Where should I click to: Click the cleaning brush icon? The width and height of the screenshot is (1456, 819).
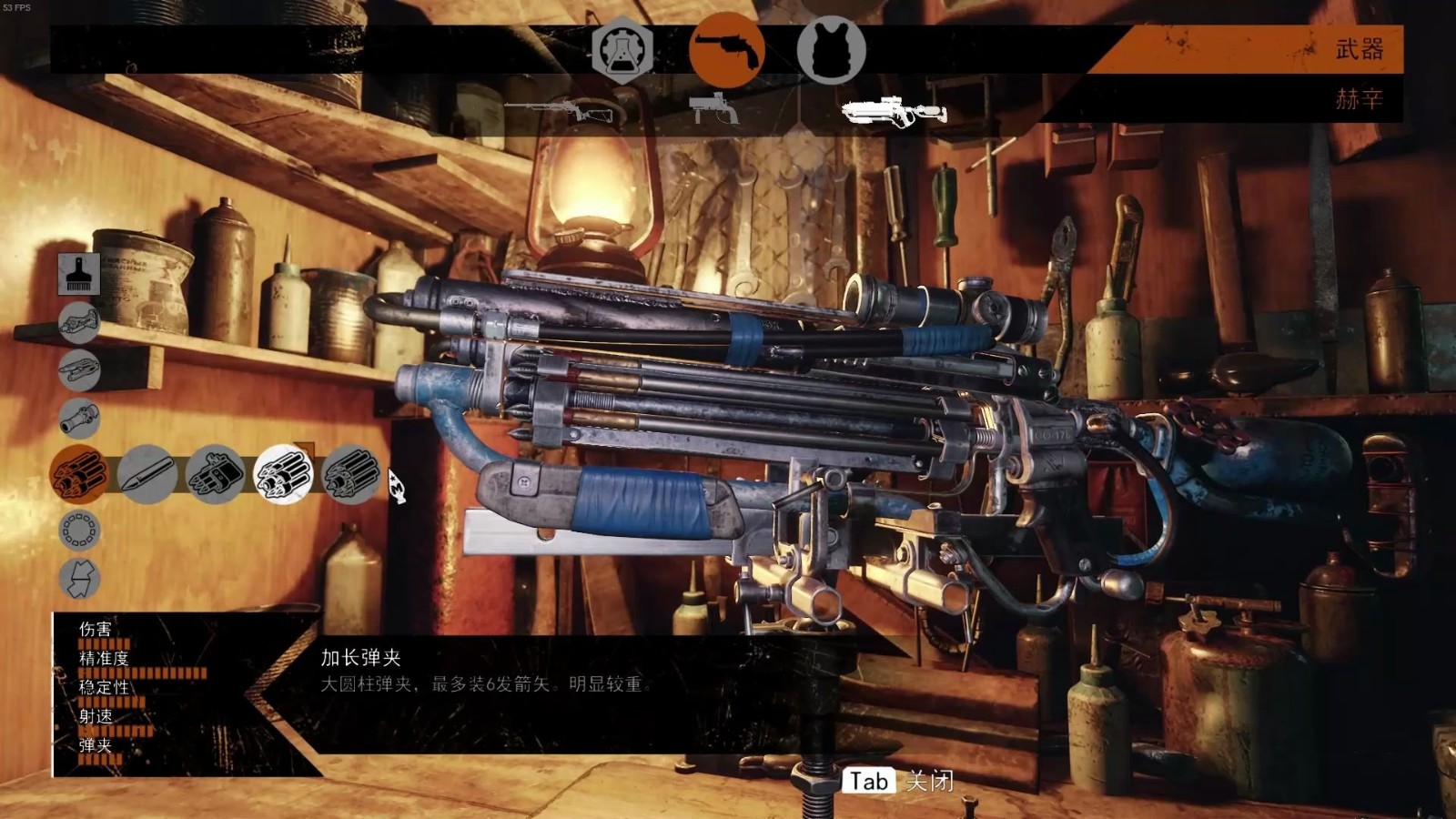[x=79, y=274]
